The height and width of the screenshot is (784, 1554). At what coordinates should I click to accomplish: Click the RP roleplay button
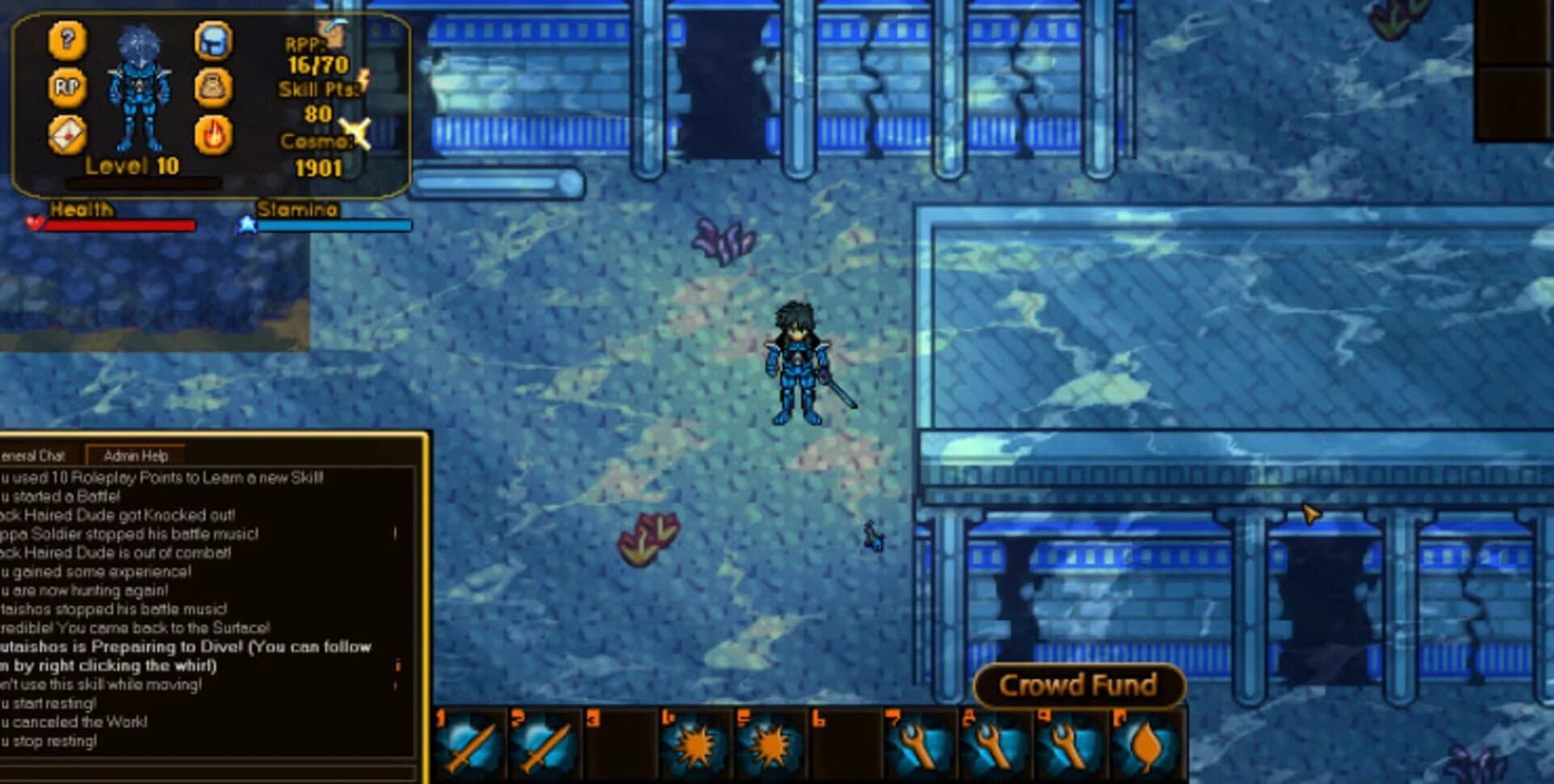67,87
